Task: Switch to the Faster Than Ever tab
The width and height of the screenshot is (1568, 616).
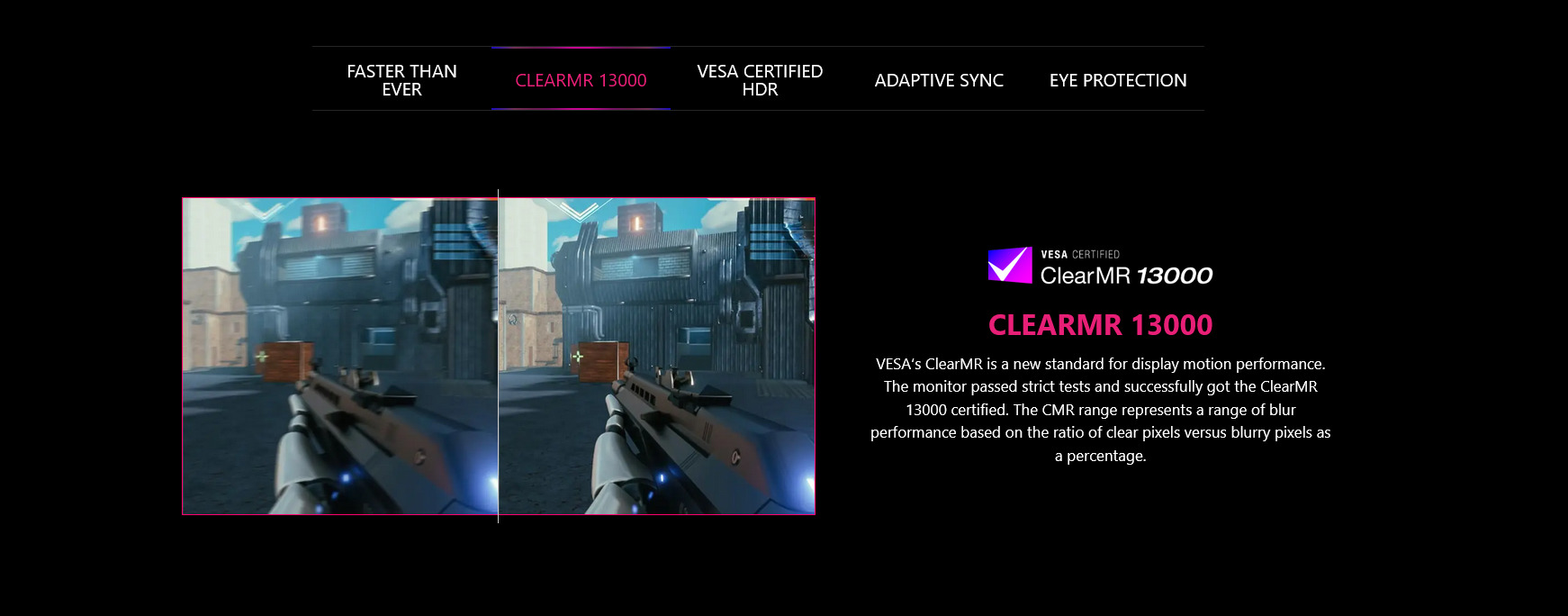Action: pyautogui.click(x=401, y=80)
